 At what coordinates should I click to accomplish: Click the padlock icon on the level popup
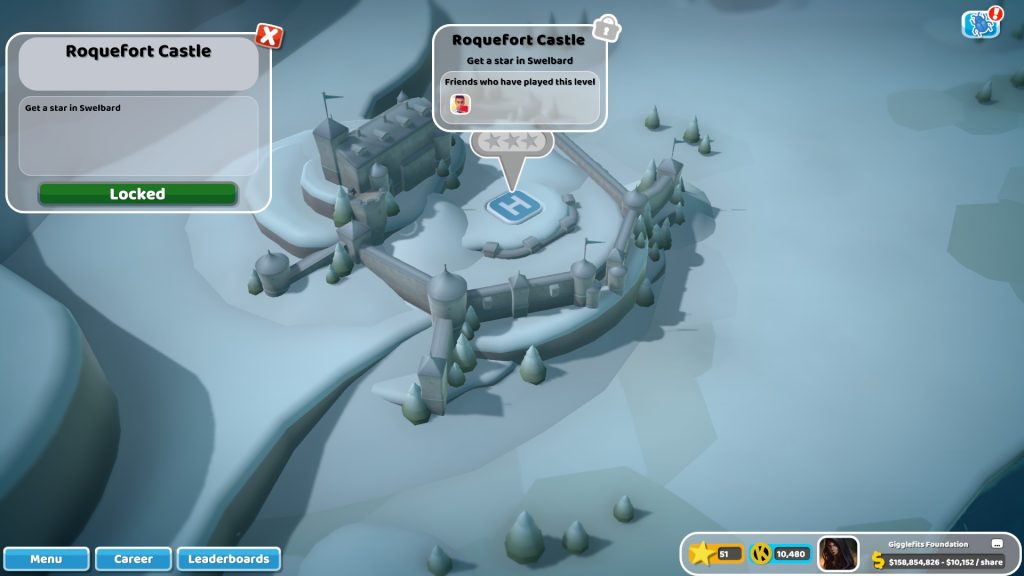[x=605, y=28]
